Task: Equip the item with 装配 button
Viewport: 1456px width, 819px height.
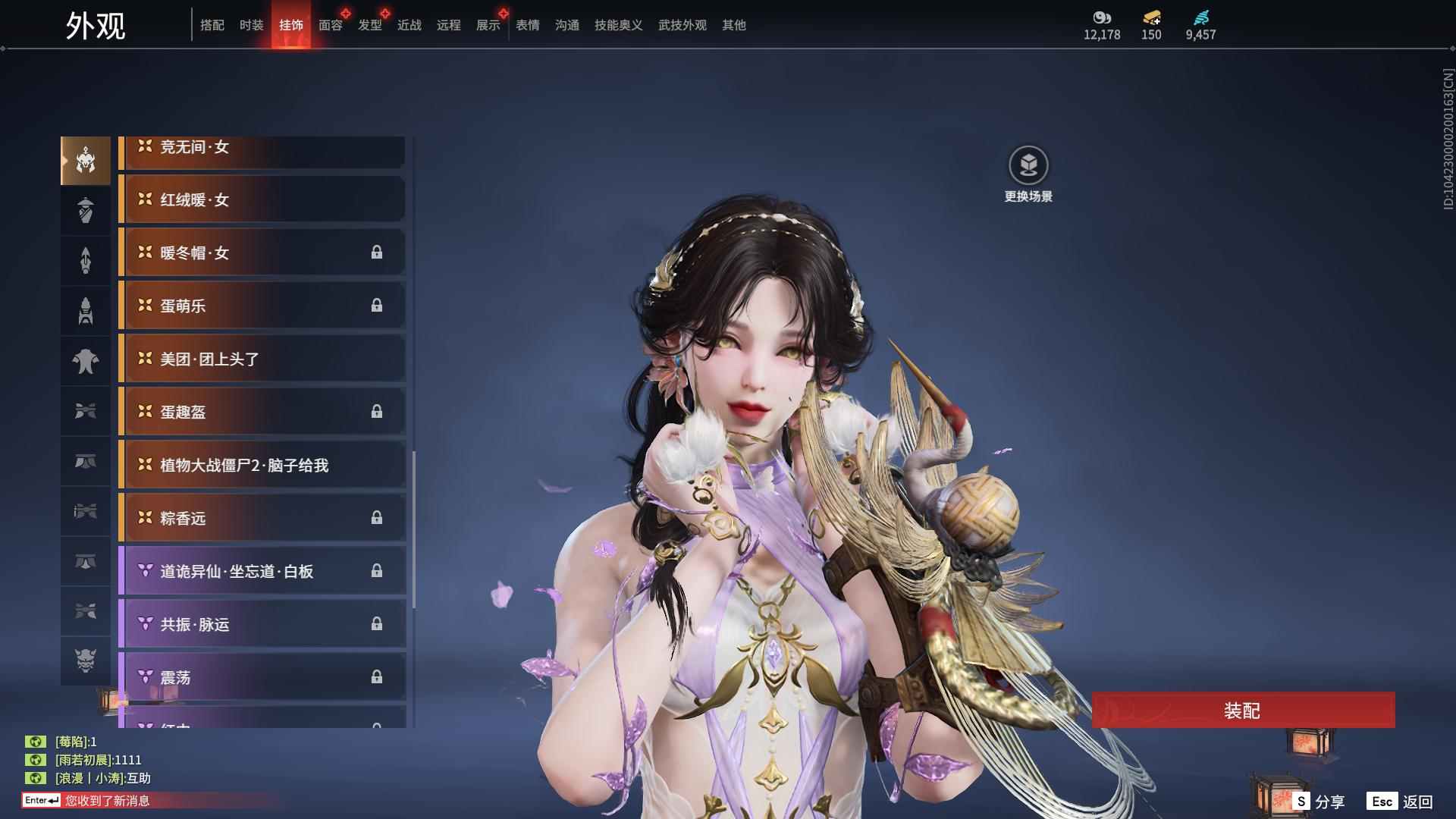Action: point(1243,711)
